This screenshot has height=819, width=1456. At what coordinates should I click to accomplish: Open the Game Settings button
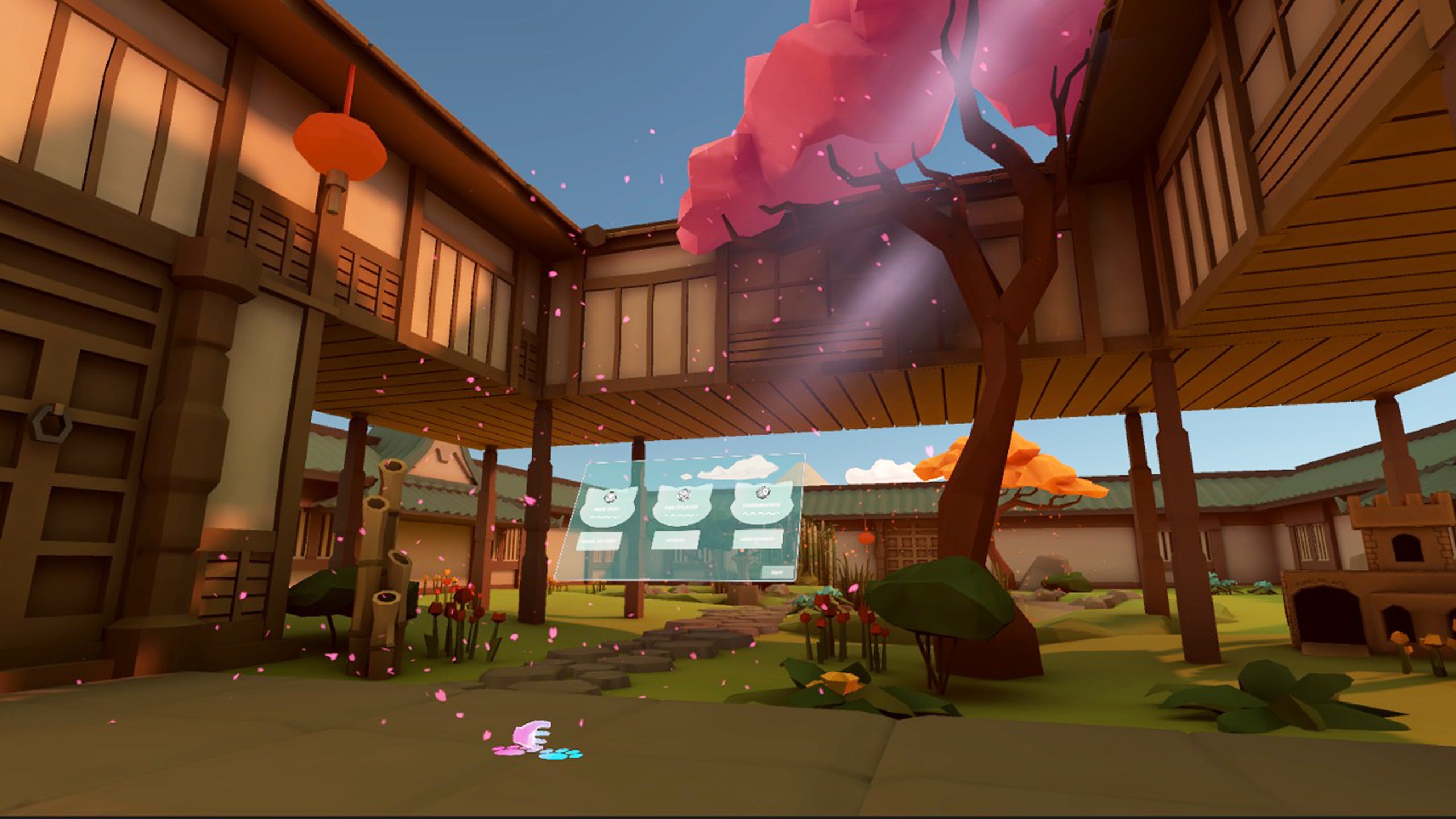coord(599,541)
